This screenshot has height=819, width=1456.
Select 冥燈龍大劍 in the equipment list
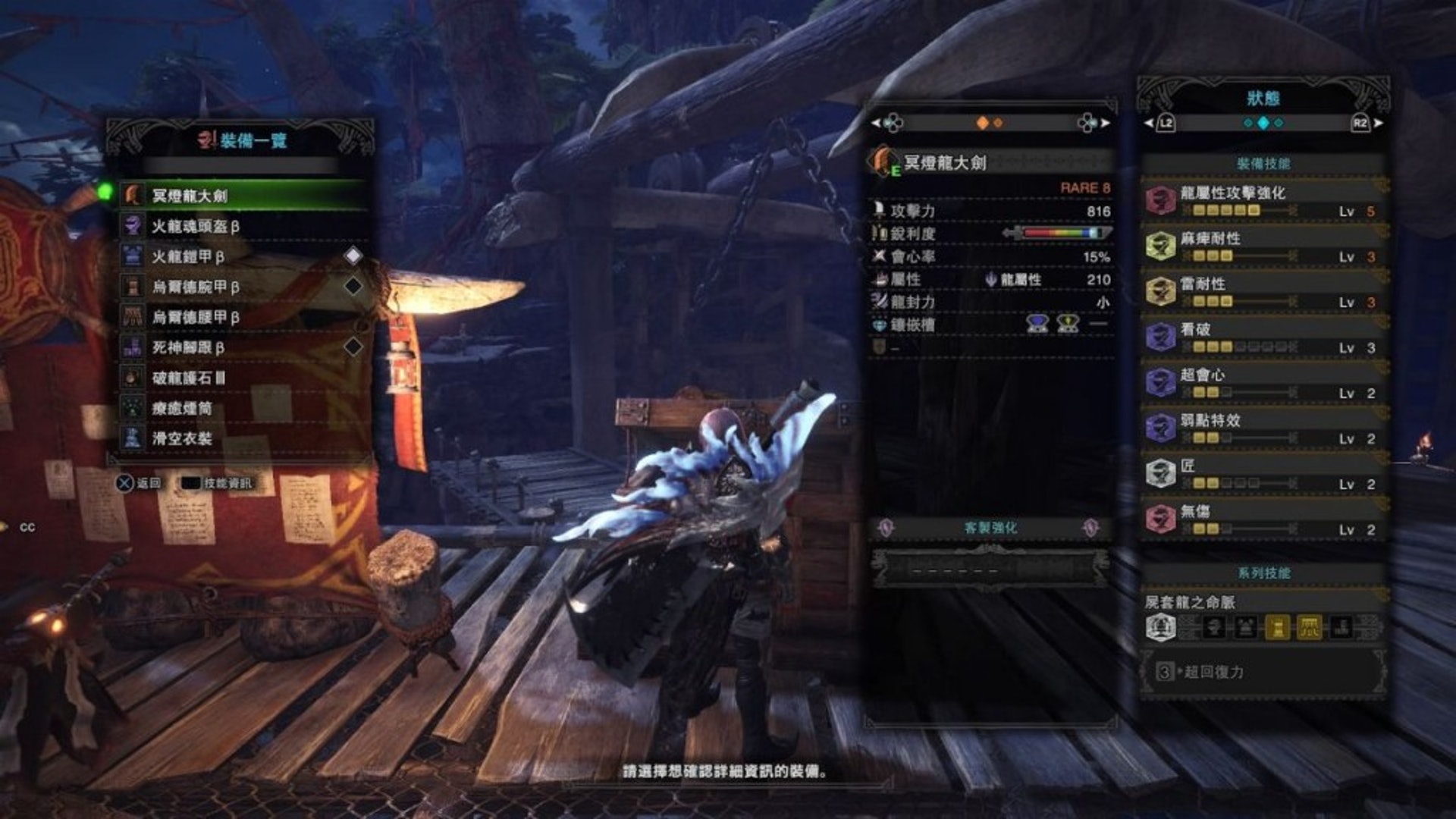click(243, 196)
